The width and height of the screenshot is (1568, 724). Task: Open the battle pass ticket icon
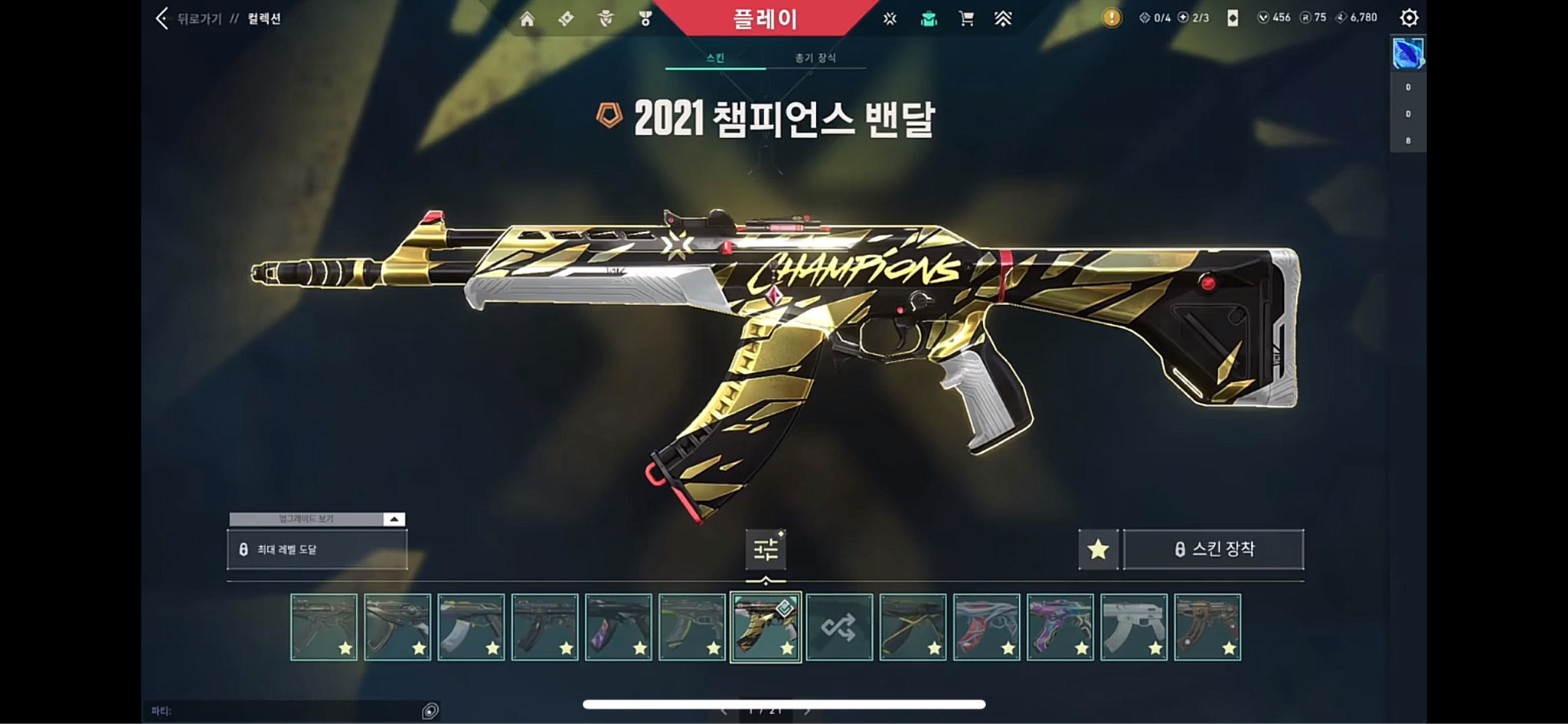pyautogui.click(x=567, y=17)
